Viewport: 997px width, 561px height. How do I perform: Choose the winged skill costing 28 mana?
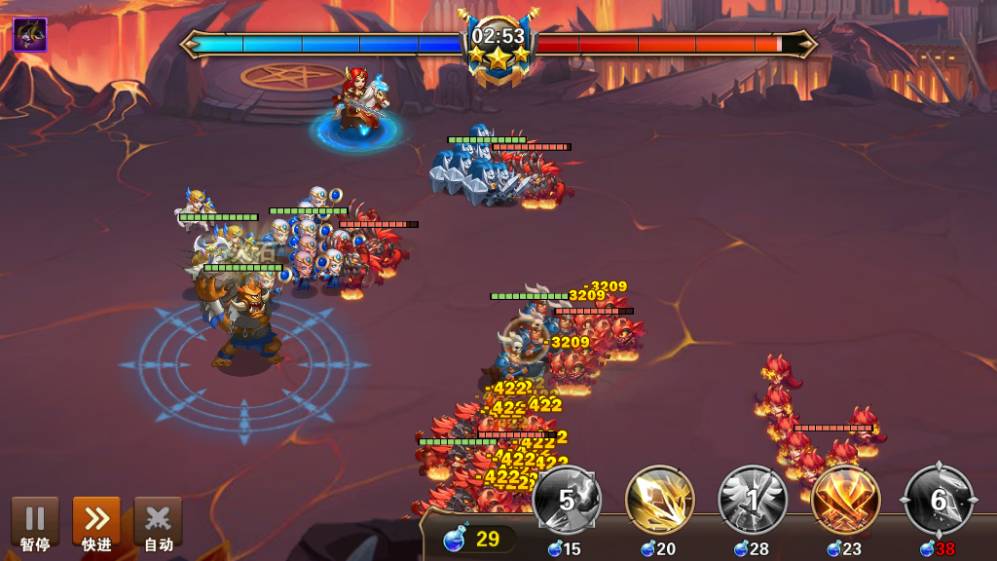coord(753,499)
